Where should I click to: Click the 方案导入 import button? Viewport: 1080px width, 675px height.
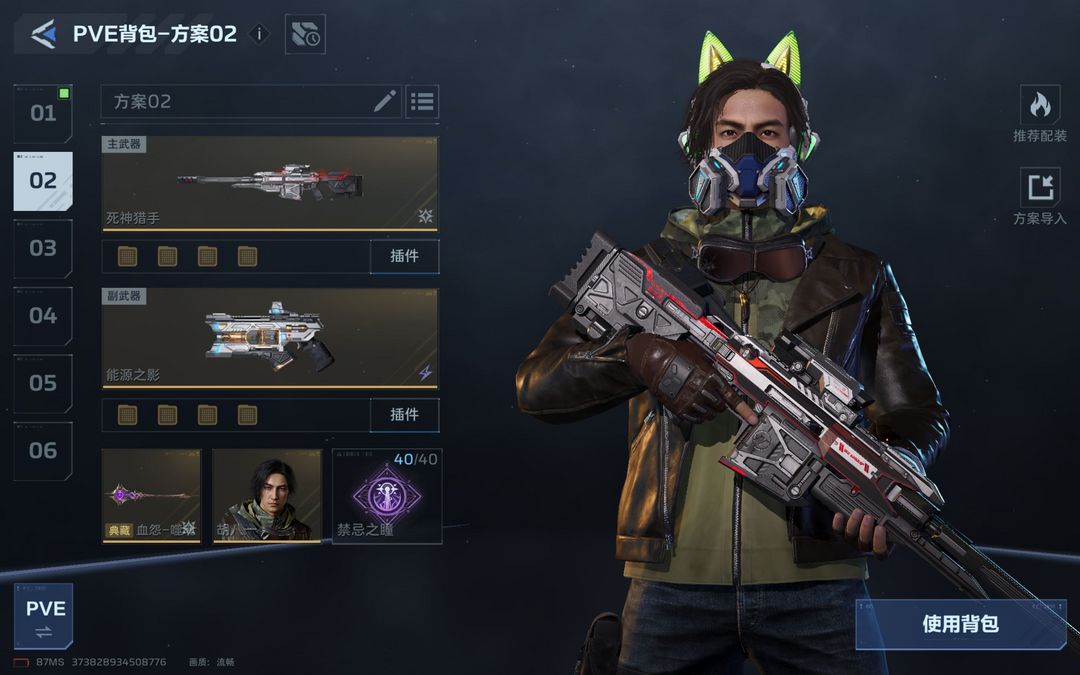(1040, 196)
